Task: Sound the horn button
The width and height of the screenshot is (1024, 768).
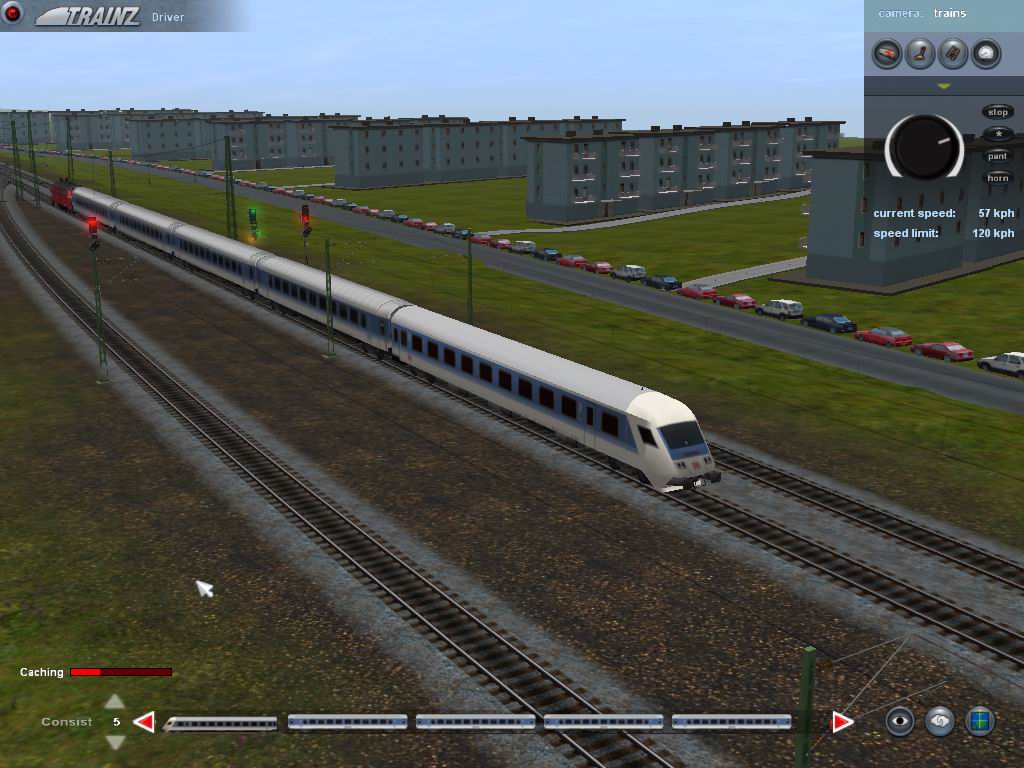Action: (x=997, y=178)
